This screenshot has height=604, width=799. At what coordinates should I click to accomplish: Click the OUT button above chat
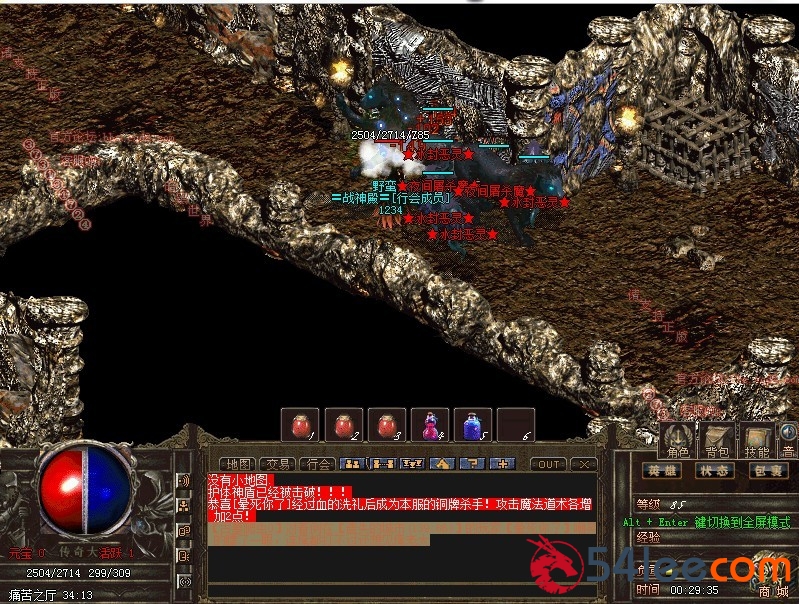pos(549,464)
